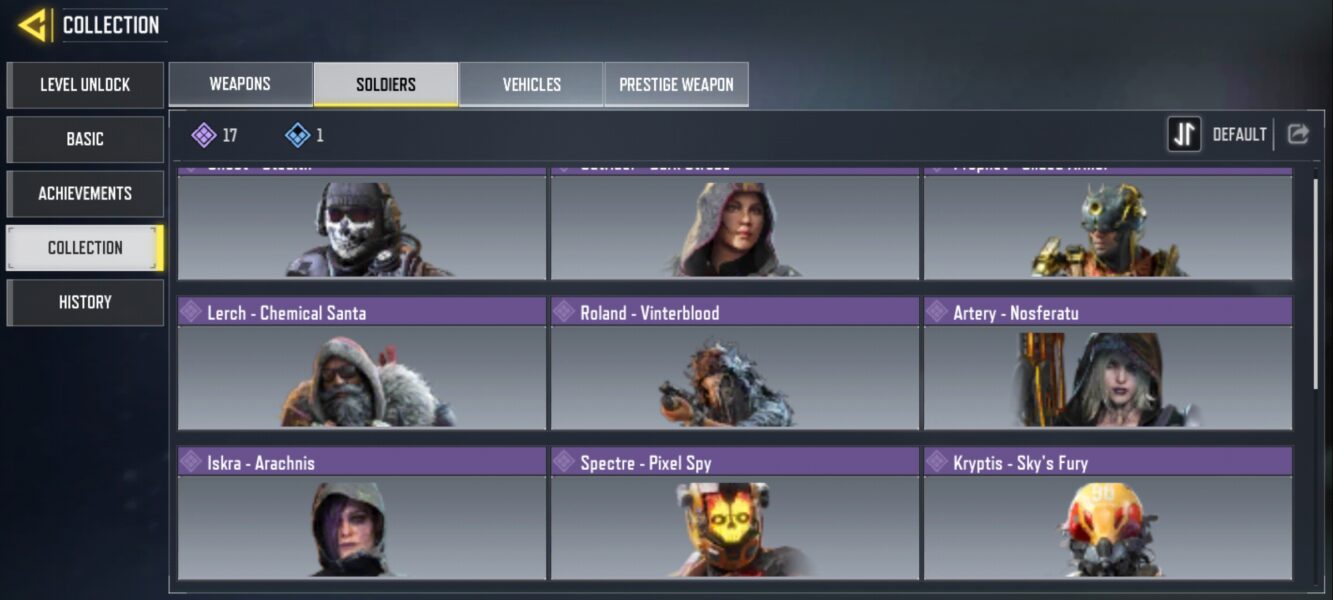Click the collection list scrollbar

(1315, 284)
